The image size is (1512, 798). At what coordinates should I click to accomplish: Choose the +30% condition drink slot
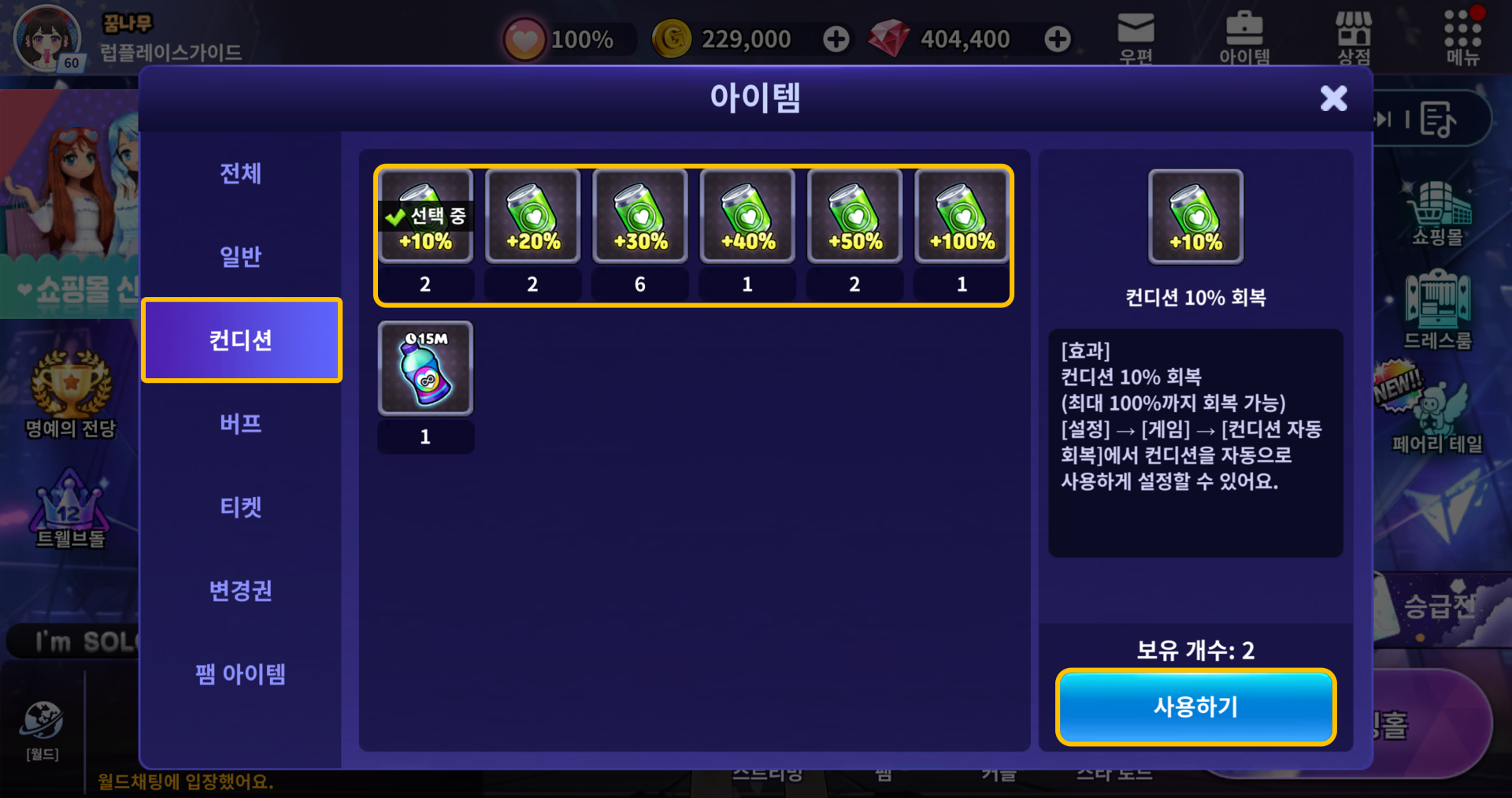[x=640, y=217]
